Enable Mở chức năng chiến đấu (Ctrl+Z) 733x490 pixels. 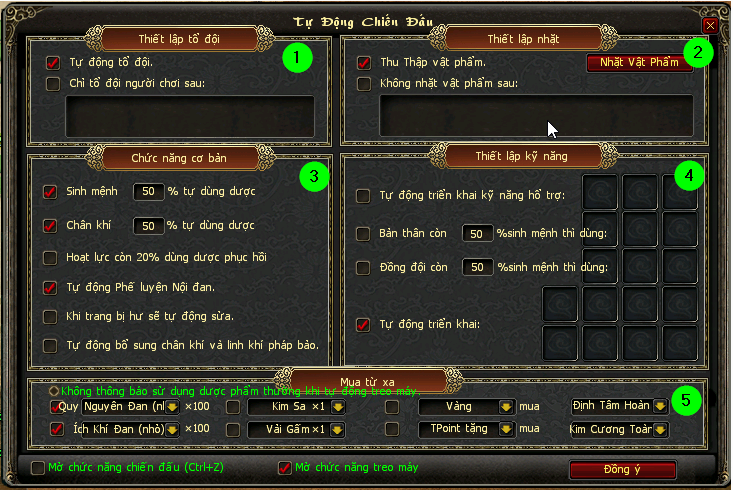pyautogui.click(x=38, y=467)
